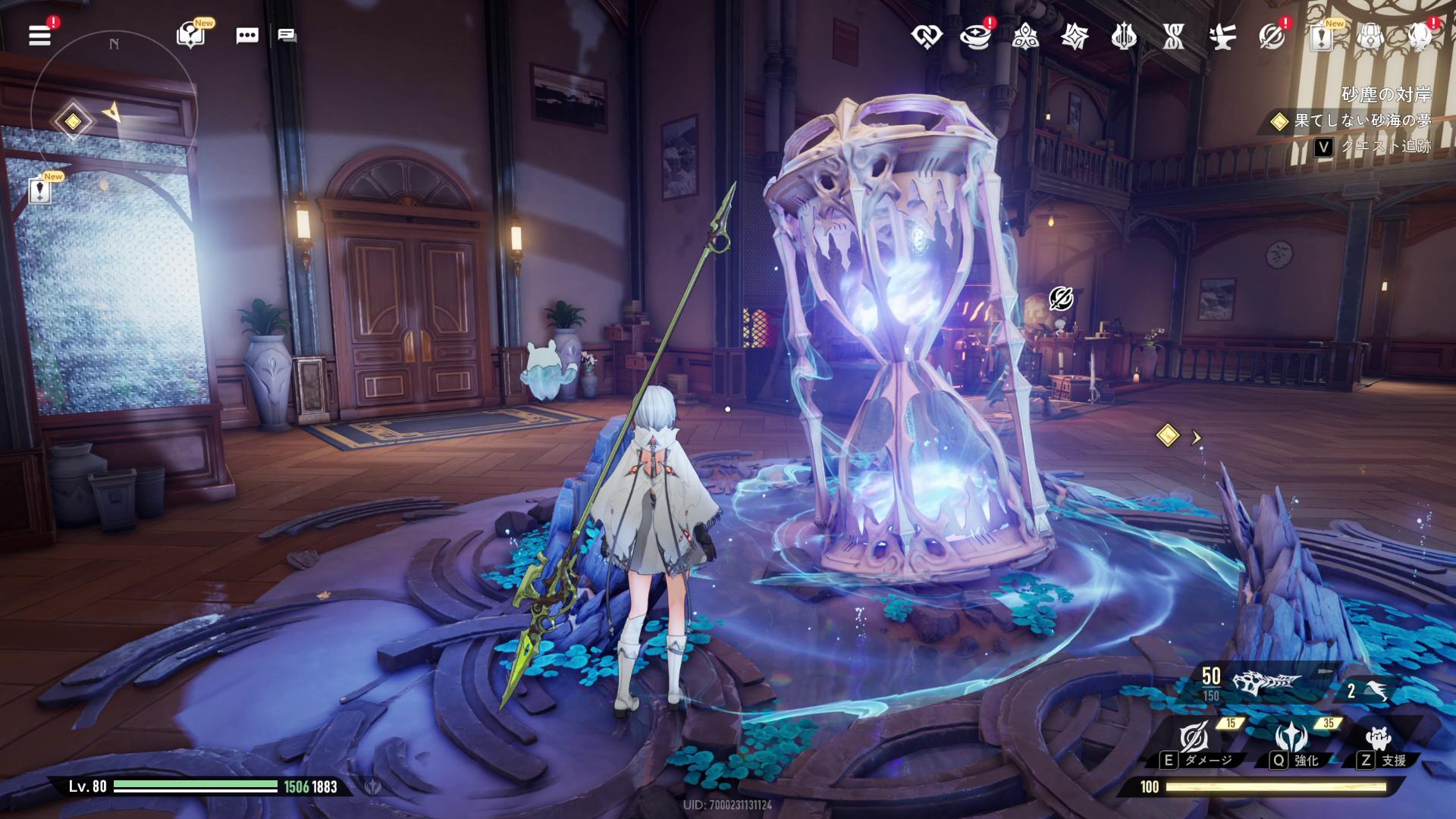
Task: Activate the 強化 enhancement skill icon
Action: 1291,737
